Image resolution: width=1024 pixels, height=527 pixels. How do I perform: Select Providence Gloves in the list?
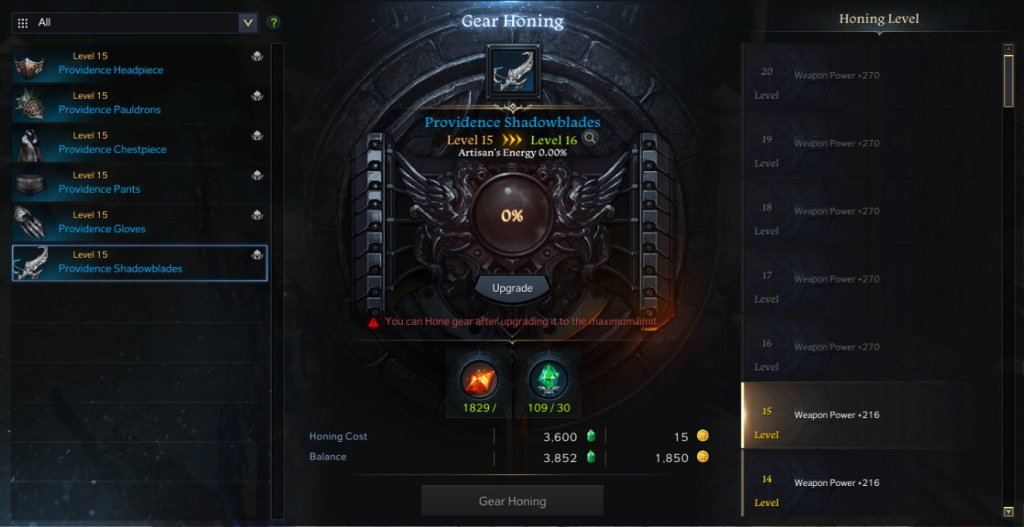(139, 223)
